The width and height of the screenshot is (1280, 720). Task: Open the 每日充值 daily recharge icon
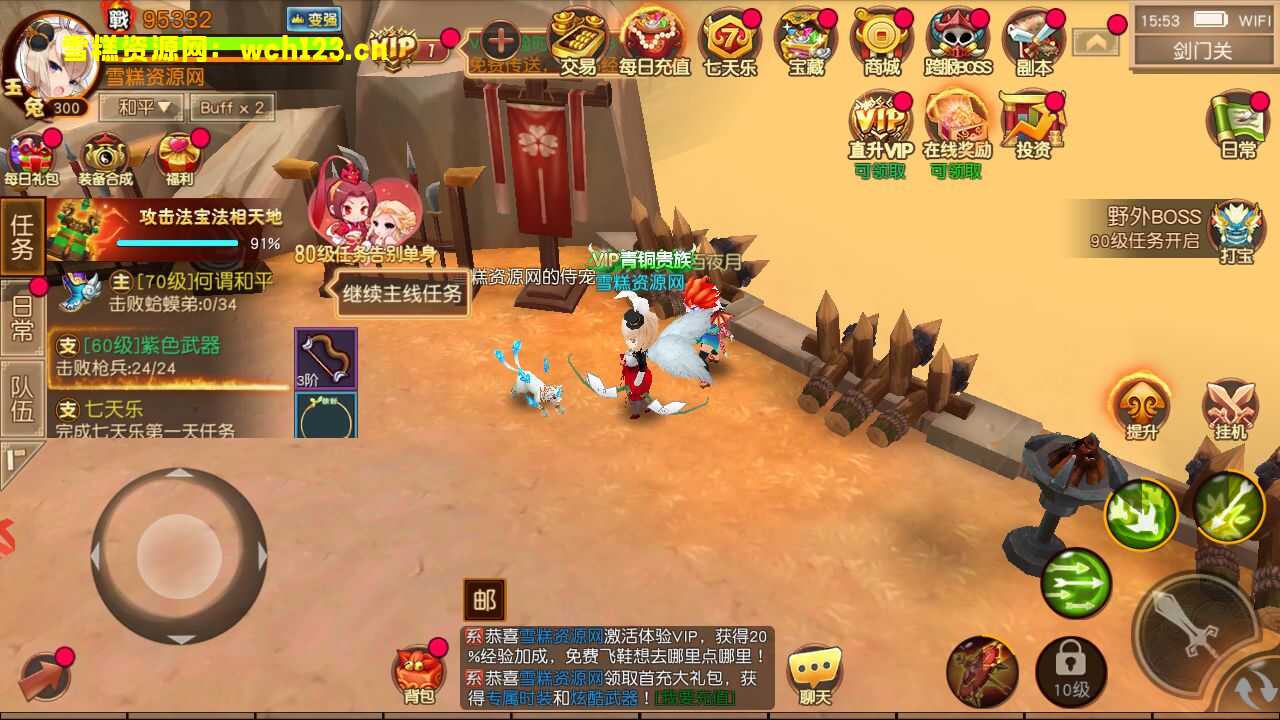(x=654, y=42)
